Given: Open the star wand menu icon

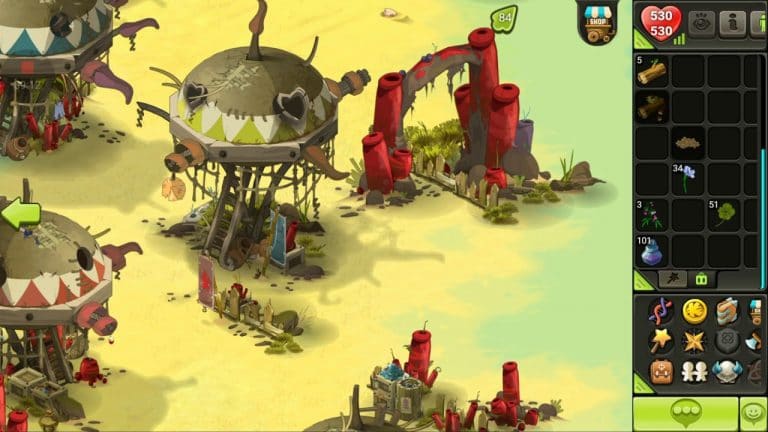Looking at the screenshot, I should (661, 341).
